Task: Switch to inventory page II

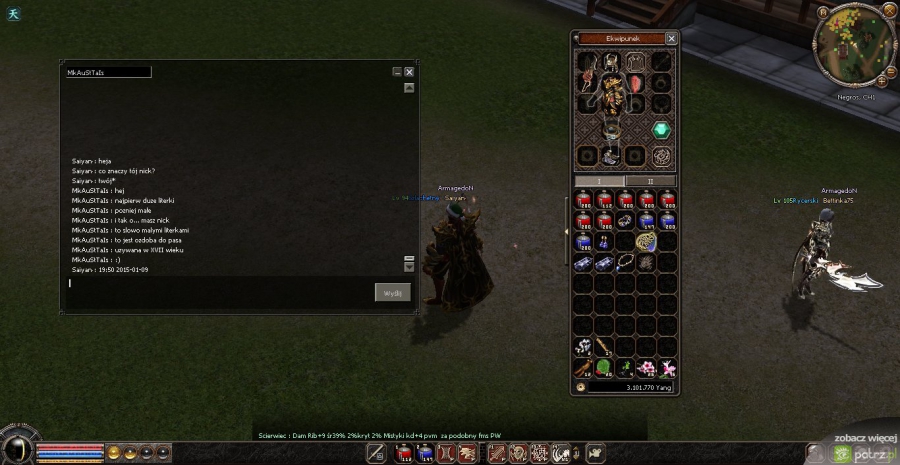Action: click(650, 181)
